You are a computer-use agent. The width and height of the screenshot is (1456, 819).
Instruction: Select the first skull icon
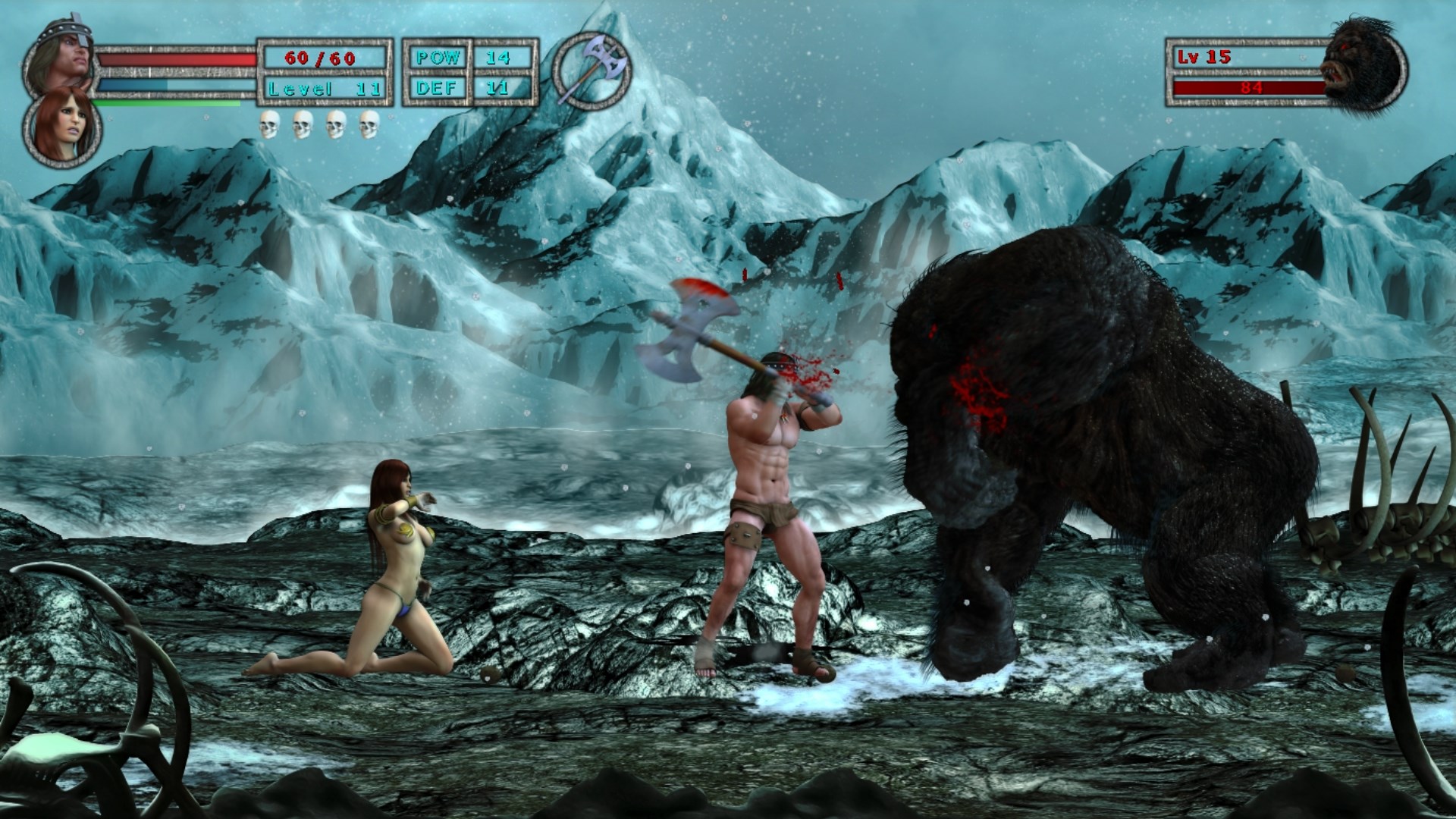[x=269, y=123]
